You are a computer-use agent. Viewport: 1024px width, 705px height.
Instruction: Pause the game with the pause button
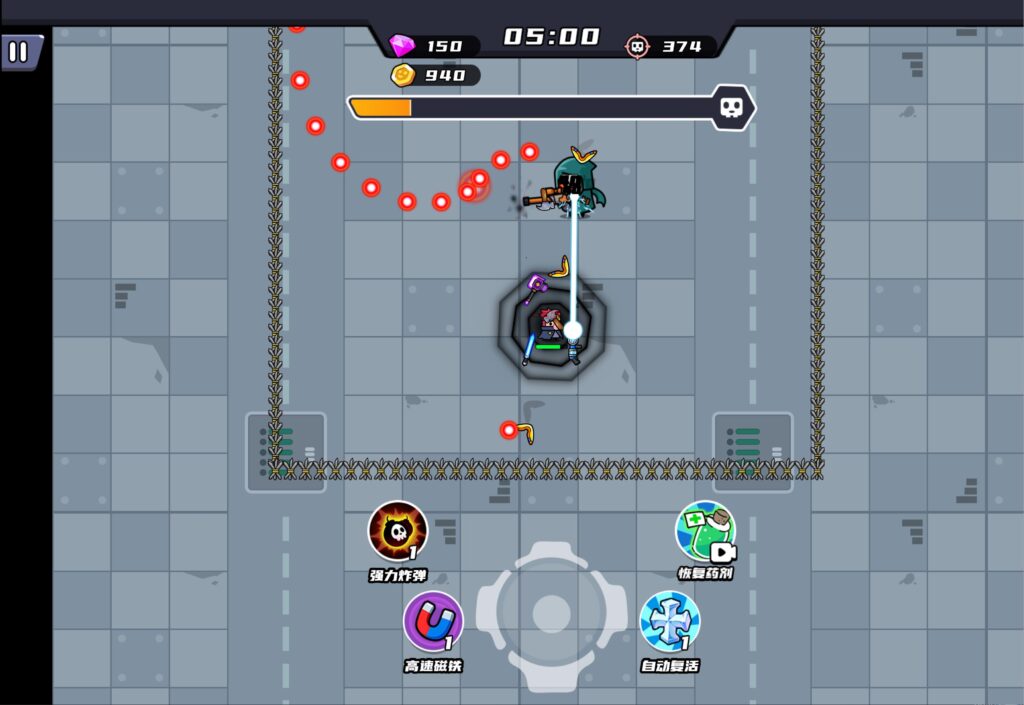19,52
